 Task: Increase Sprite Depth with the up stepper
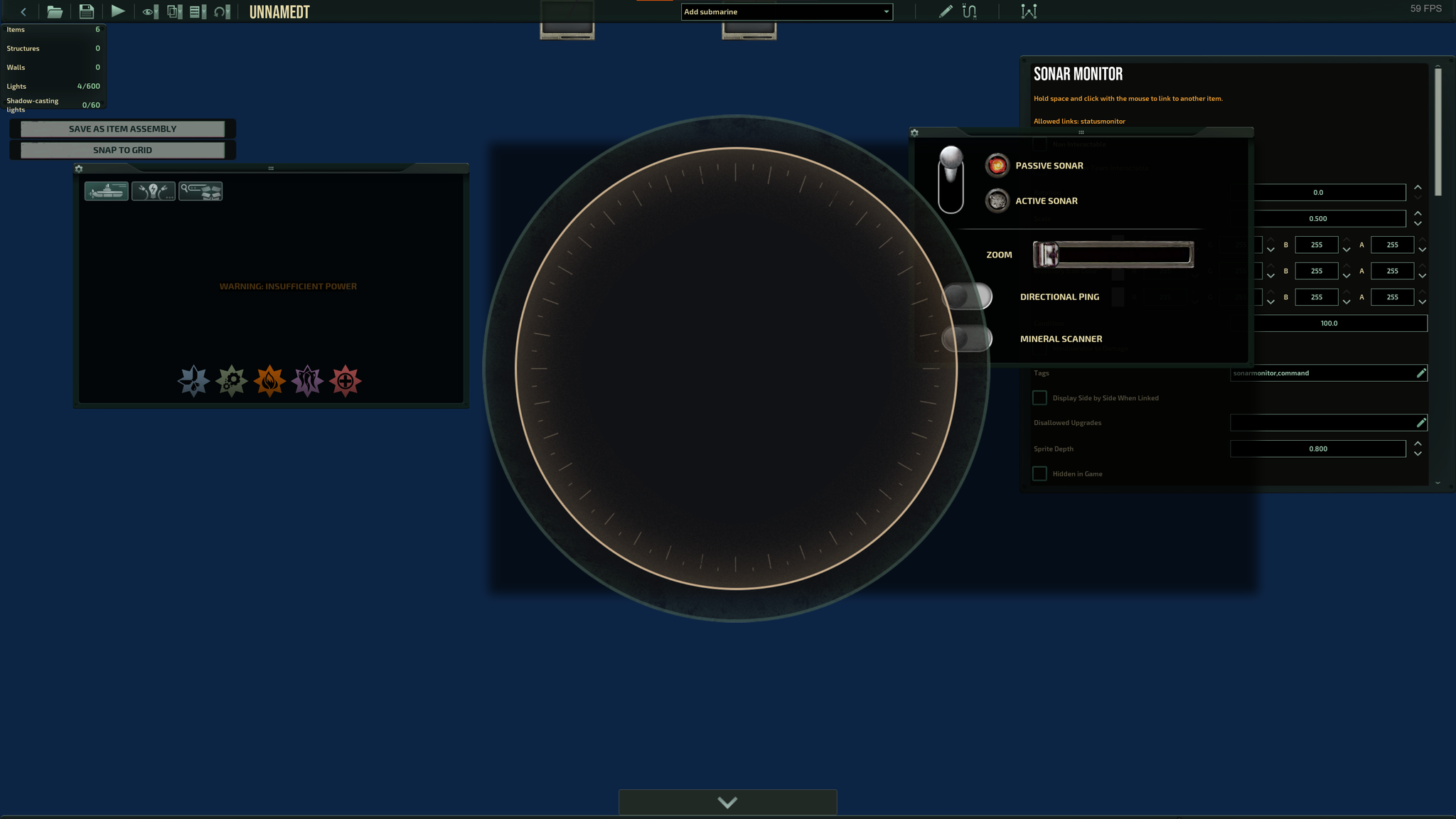point(1418,444)
